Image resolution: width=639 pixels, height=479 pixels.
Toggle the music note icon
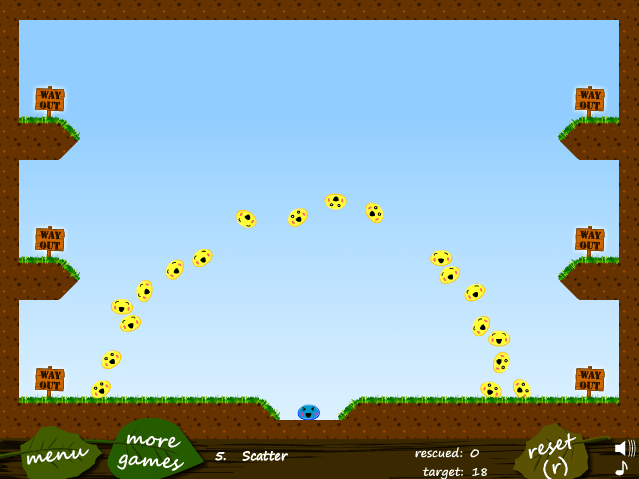[621, 468]
